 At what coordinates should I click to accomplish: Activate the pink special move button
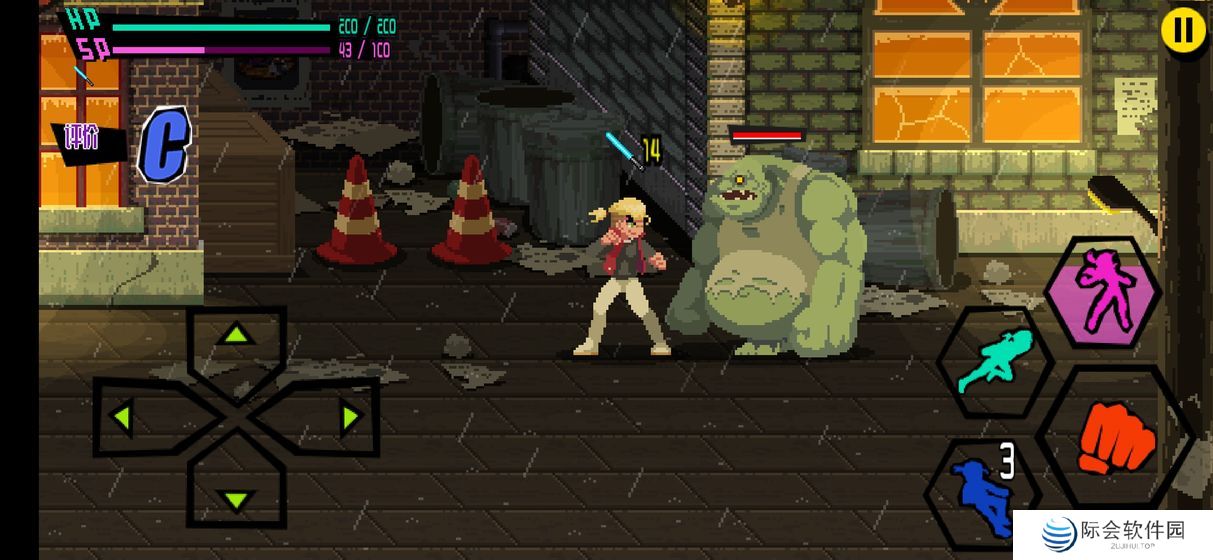pos(1103,292)
